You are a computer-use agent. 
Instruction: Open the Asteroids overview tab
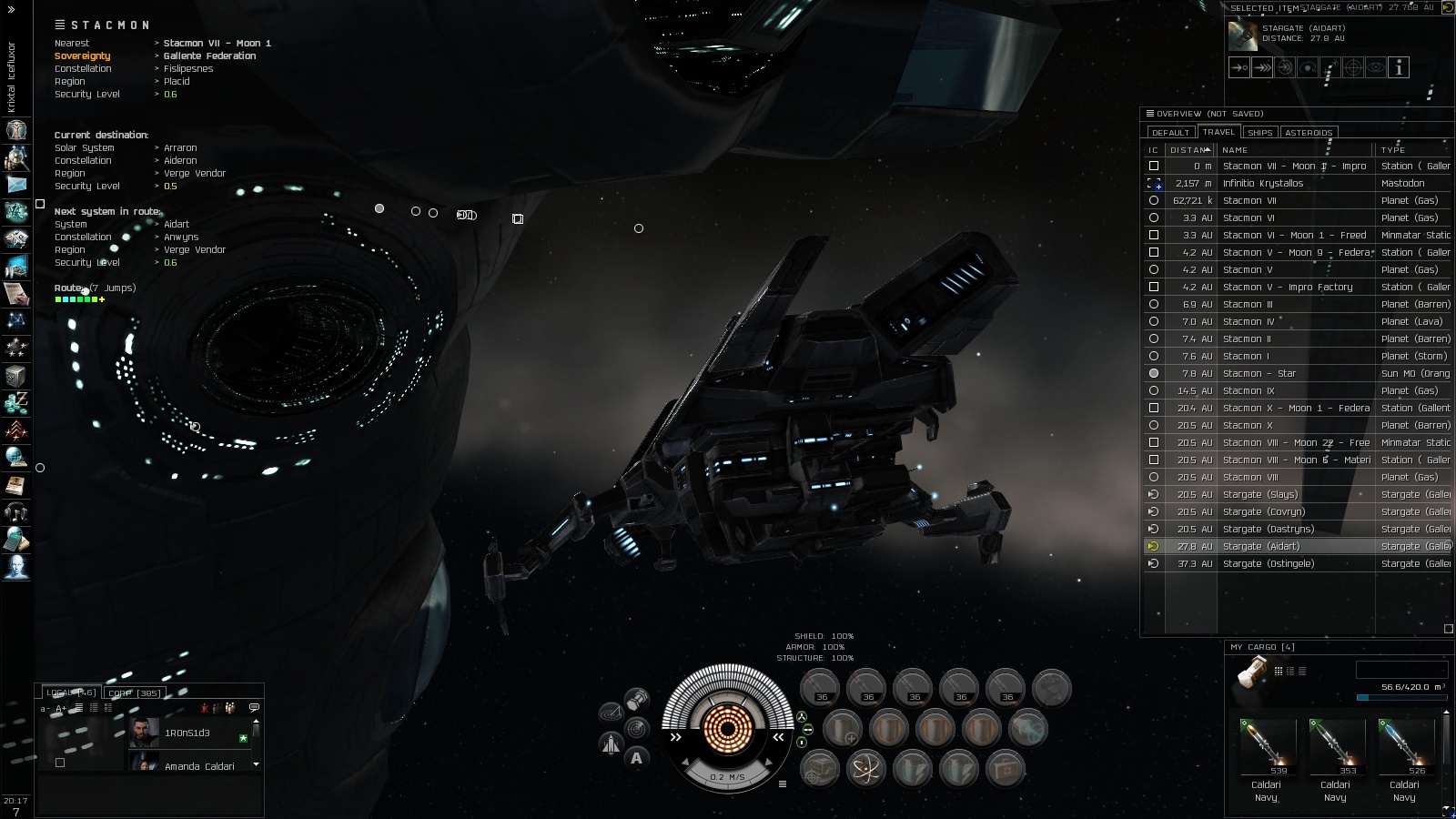(1308, 133)
